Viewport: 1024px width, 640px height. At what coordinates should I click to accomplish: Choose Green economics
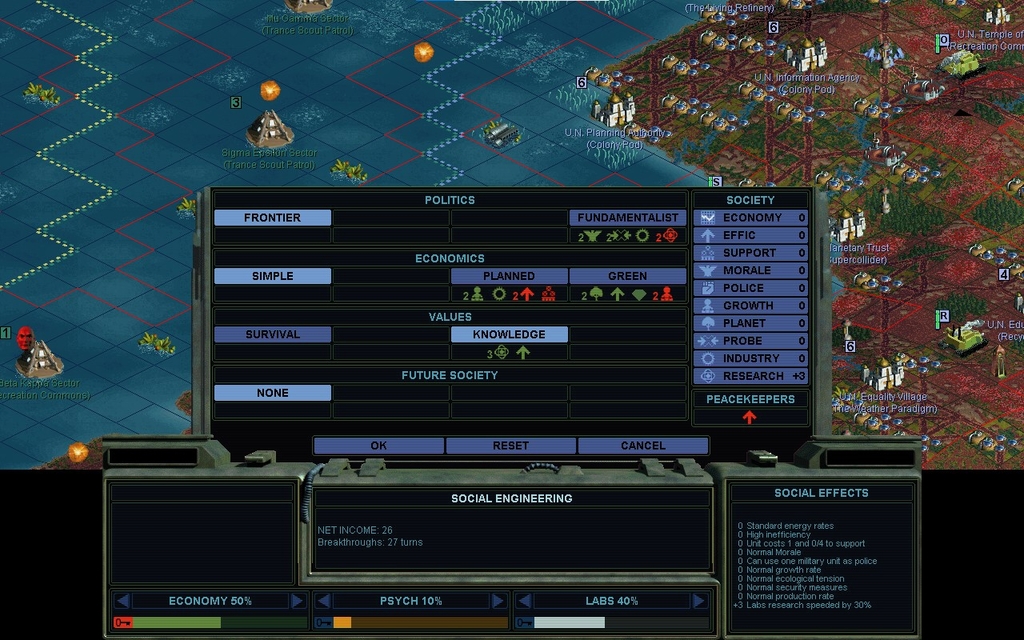point(628,276)
